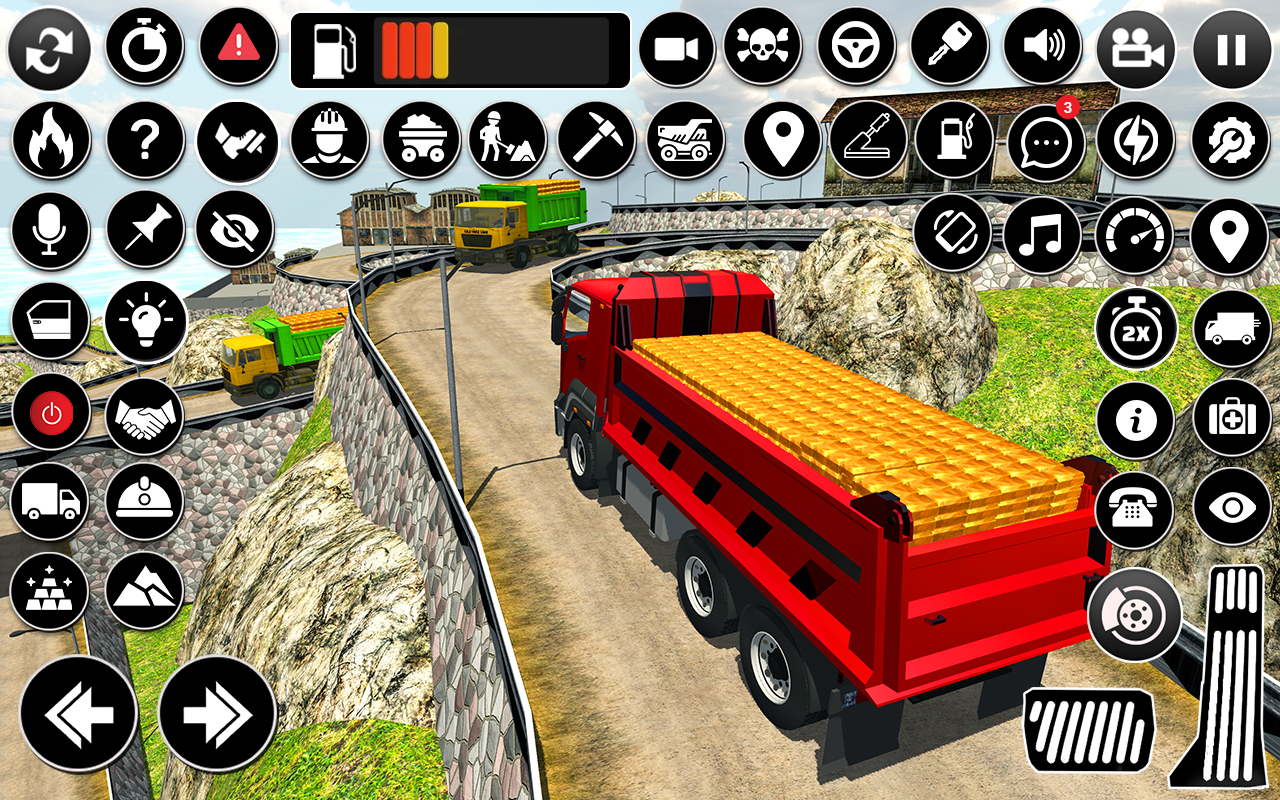The width and height of the screenshot is (1280, 800).
Task: Toggle the light bulb headlights icon
Action: coord(145,321)
